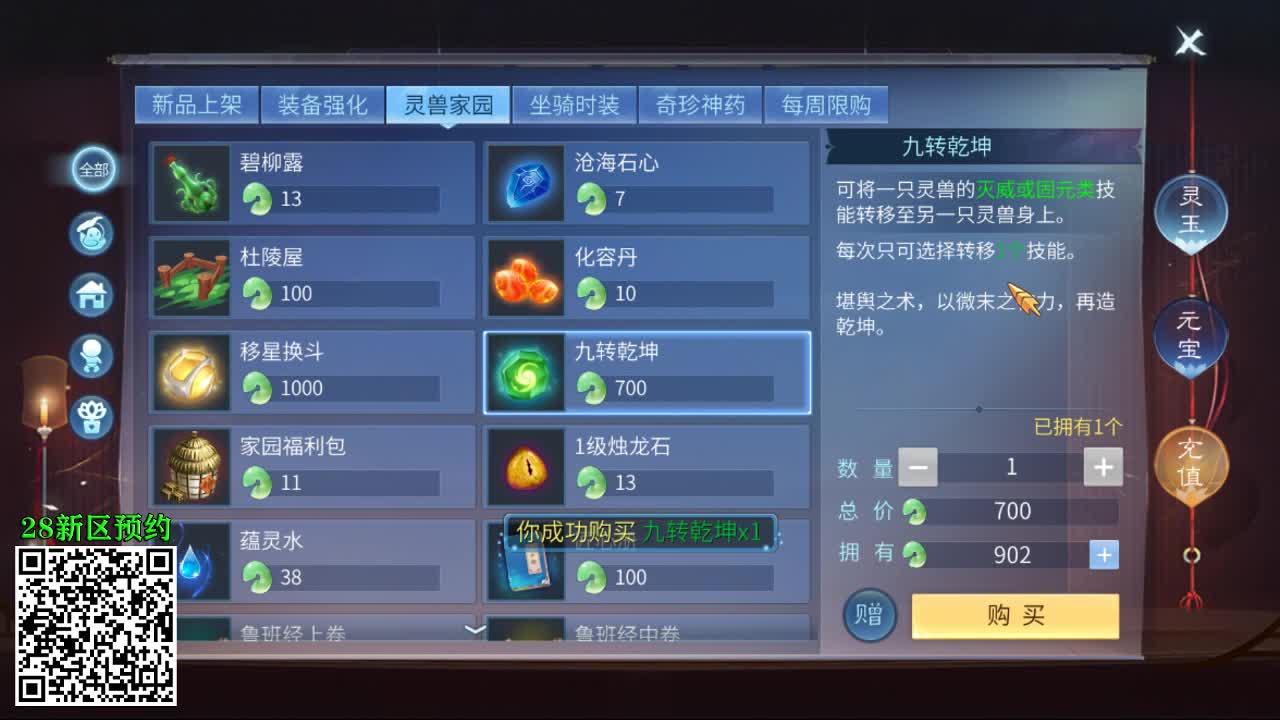Select the 碧柳露 item icon

tap(191, 184)
